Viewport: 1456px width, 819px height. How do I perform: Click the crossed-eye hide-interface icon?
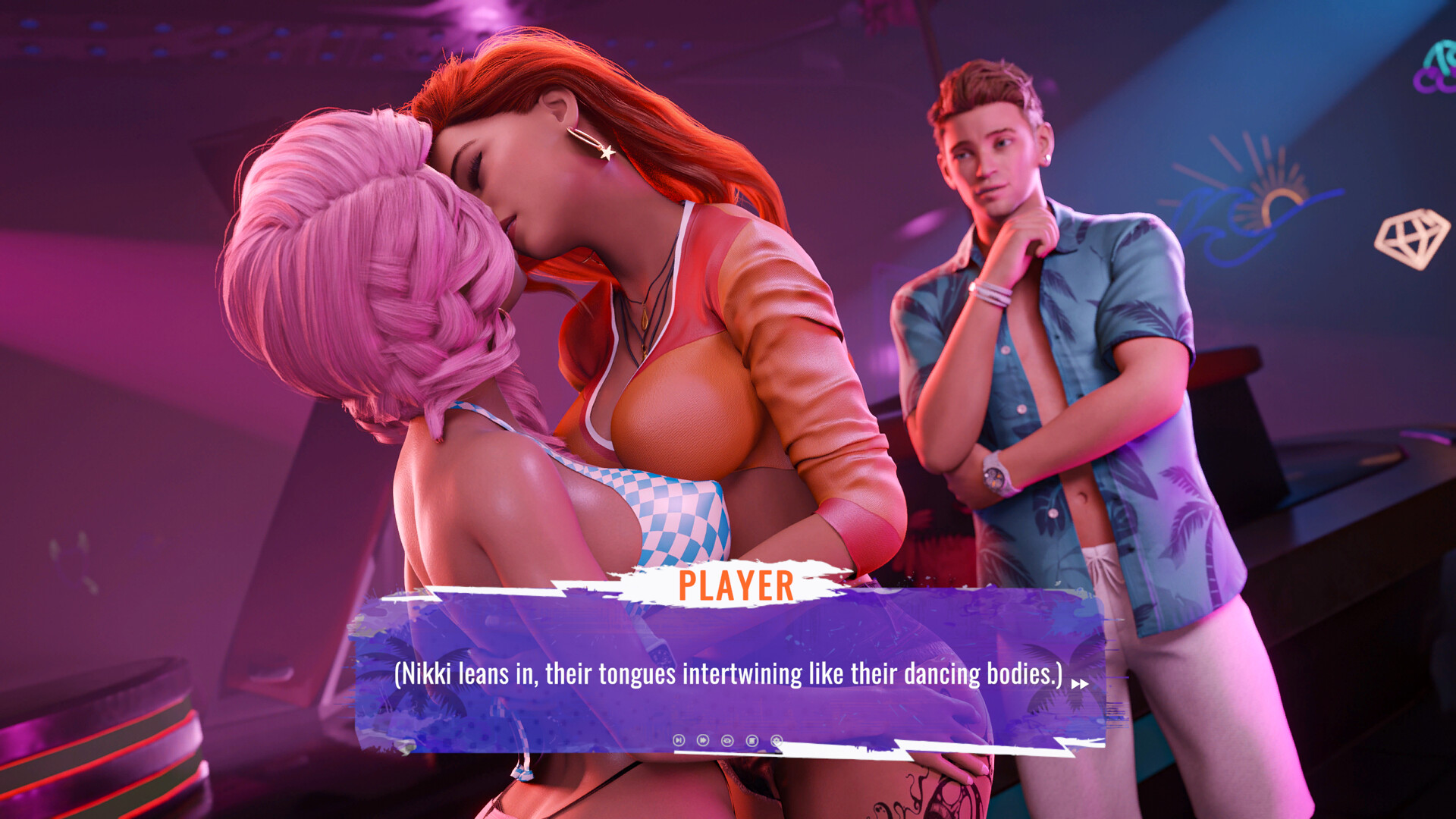tap(726, 739)
